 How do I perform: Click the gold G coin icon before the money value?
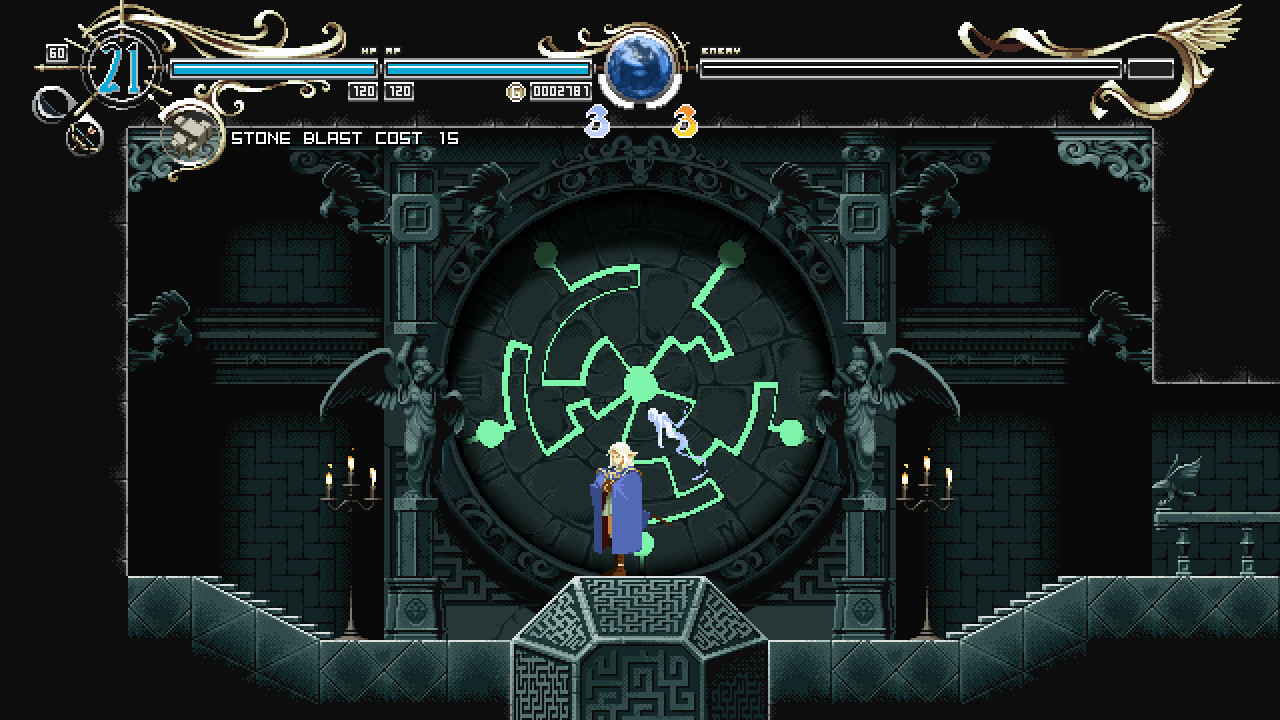pyautogui.click(x=517, y=91)
